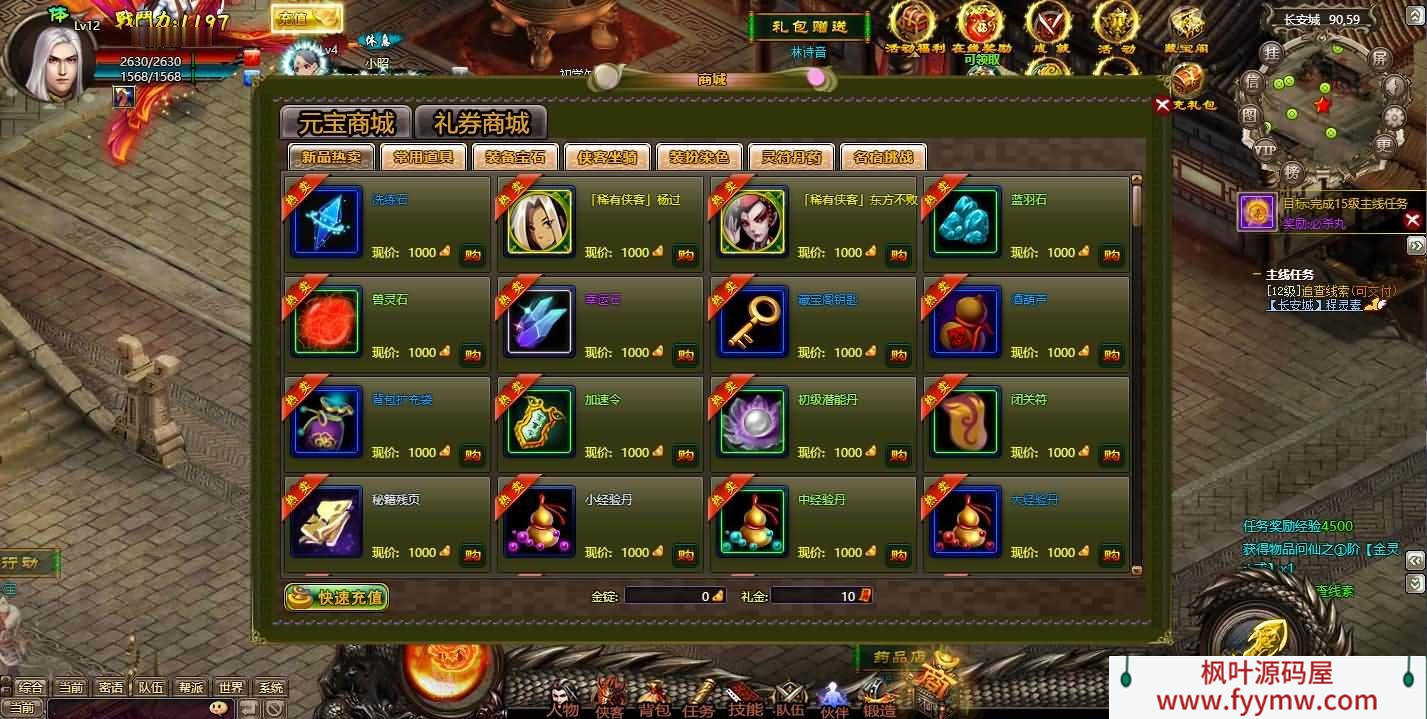
Task: Show the 侠客坐骑 category
Action: (607, 157)
